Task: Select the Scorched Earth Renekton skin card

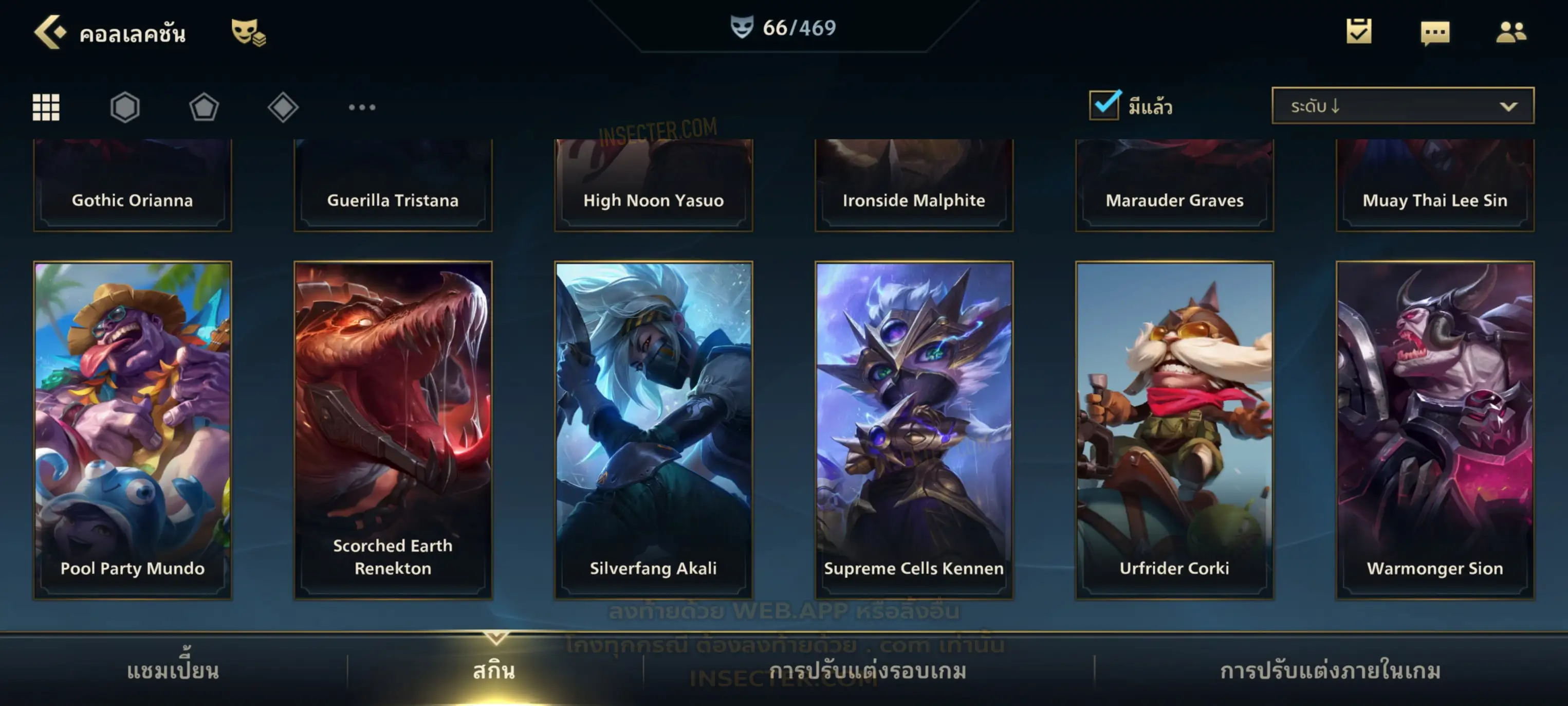Action: coord(393,429)
